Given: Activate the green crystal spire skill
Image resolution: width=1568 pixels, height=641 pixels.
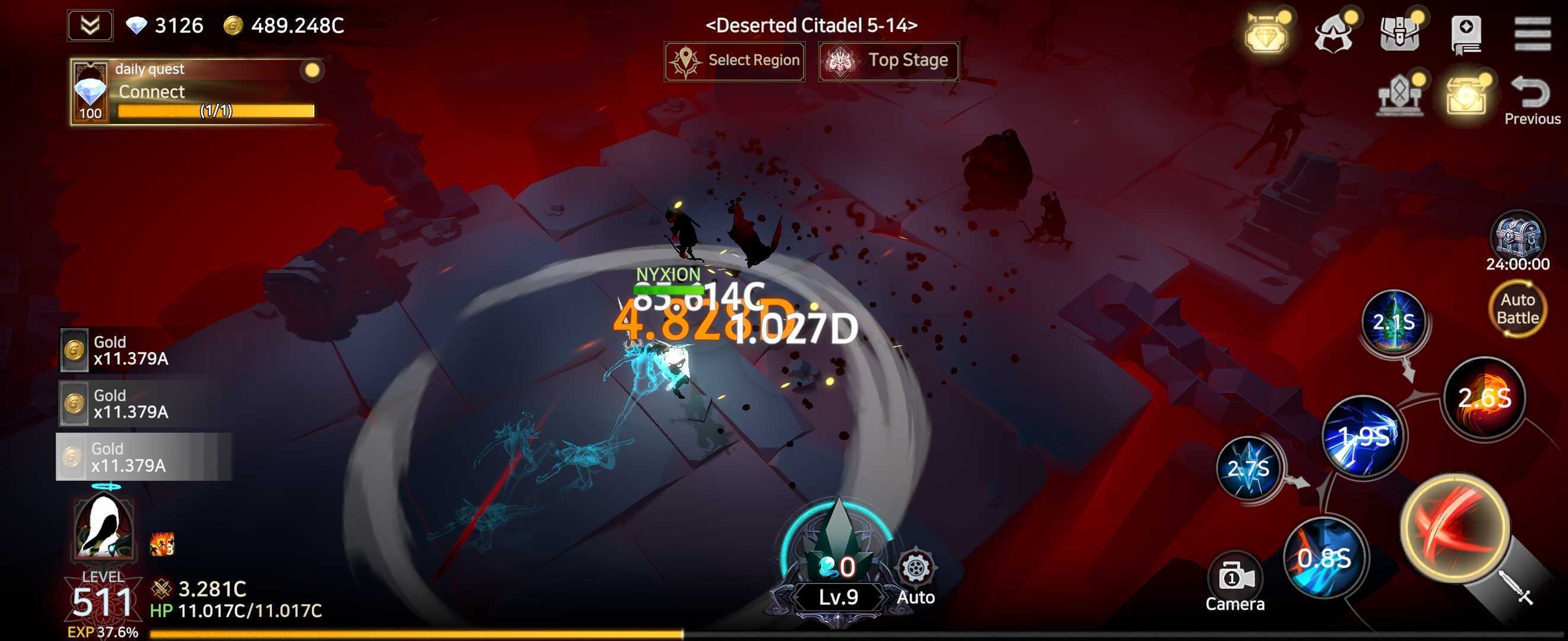Looking at the screenshot, I should click(x=1393, y=322).
